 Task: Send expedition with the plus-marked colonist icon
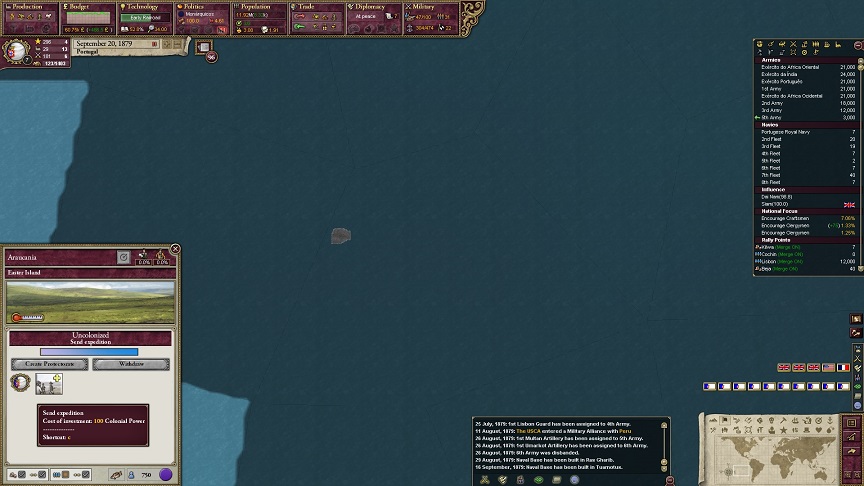(49, 383)
